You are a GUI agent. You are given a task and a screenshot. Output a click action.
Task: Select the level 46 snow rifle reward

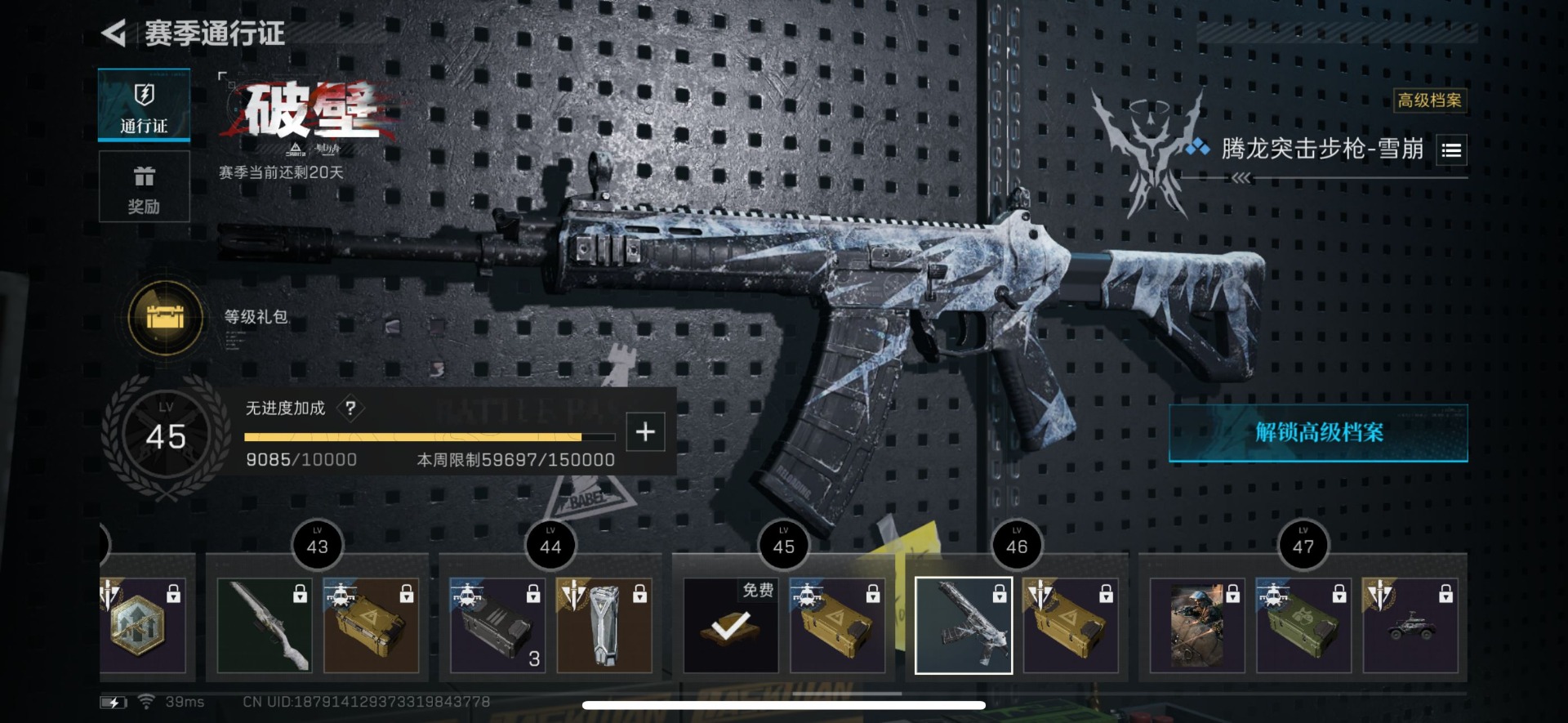(x=964, y=626)
